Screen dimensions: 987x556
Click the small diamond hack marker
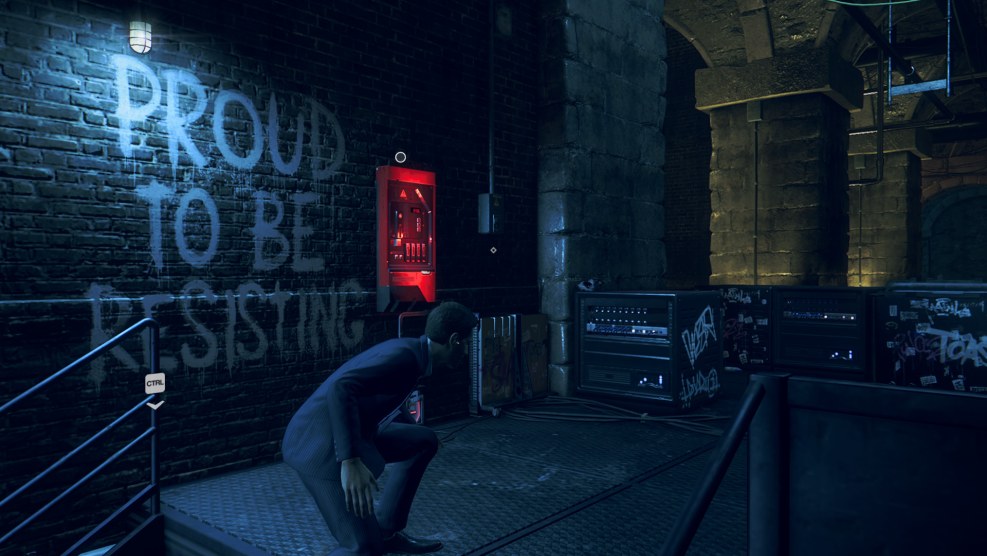493,250
